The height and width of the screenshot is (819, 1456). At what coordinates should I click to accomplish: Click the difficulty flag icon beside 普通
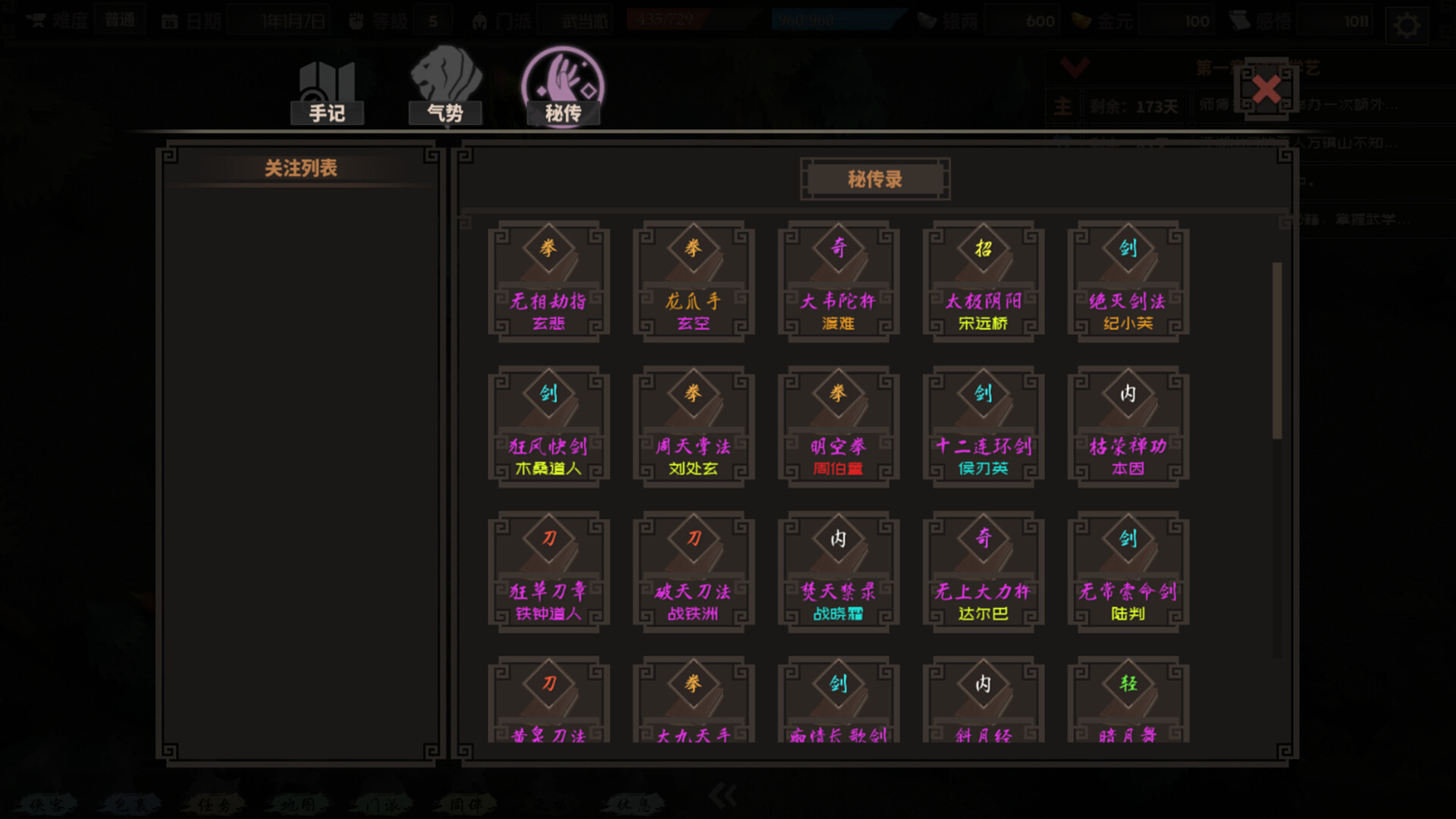pyautogui.click(x=36, y=19)
